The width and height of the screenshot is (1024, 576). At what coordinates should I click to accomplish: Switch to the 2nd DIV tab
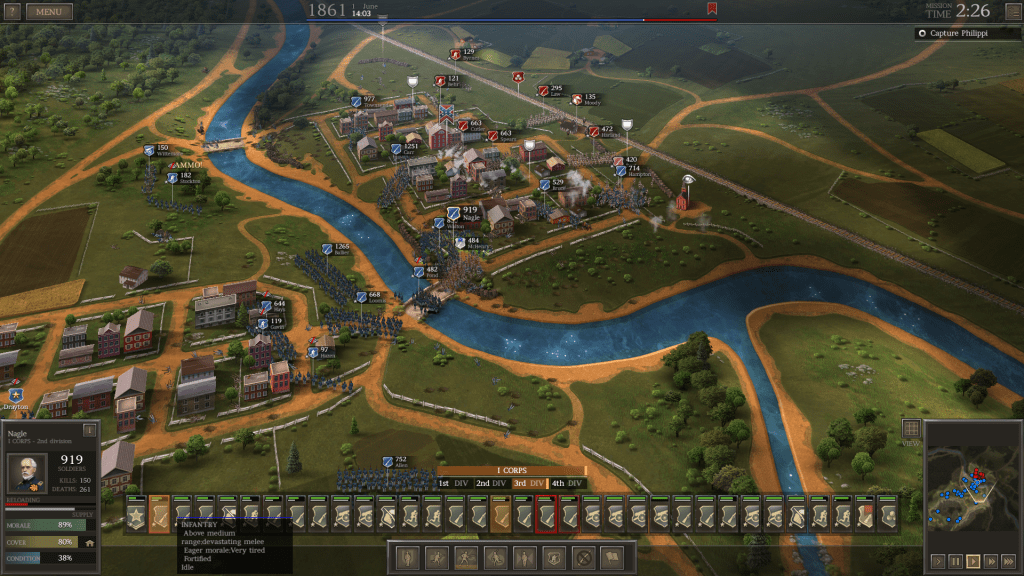(490, 484)
